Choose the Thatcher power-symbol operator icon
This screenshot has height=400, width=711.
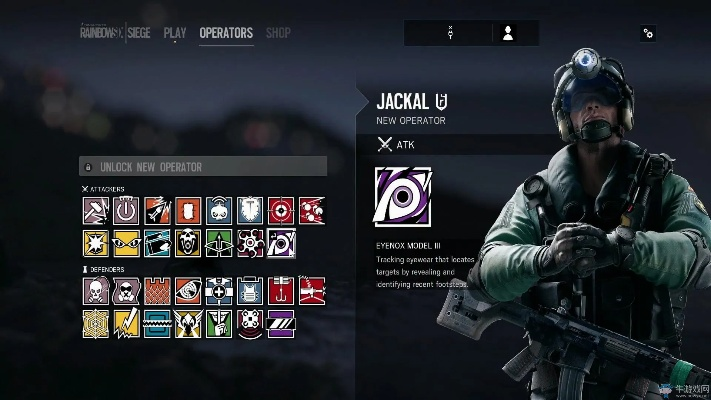(127, 210)
